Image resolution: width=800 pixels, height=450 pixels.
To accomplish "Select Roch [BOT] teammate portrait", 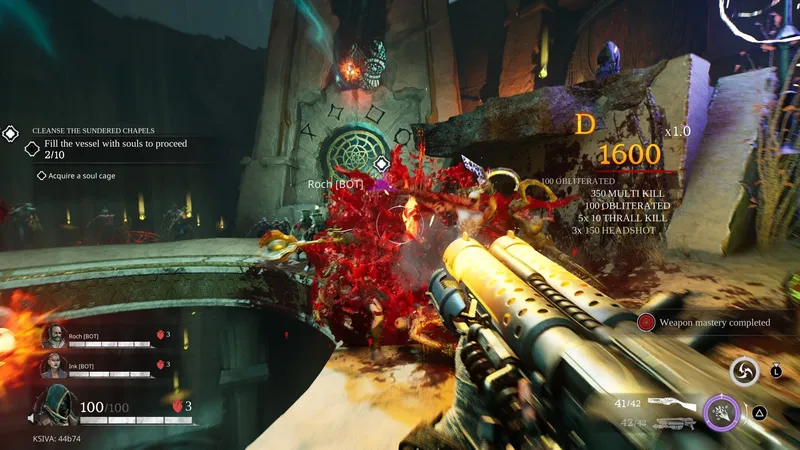I will (54, 336).
